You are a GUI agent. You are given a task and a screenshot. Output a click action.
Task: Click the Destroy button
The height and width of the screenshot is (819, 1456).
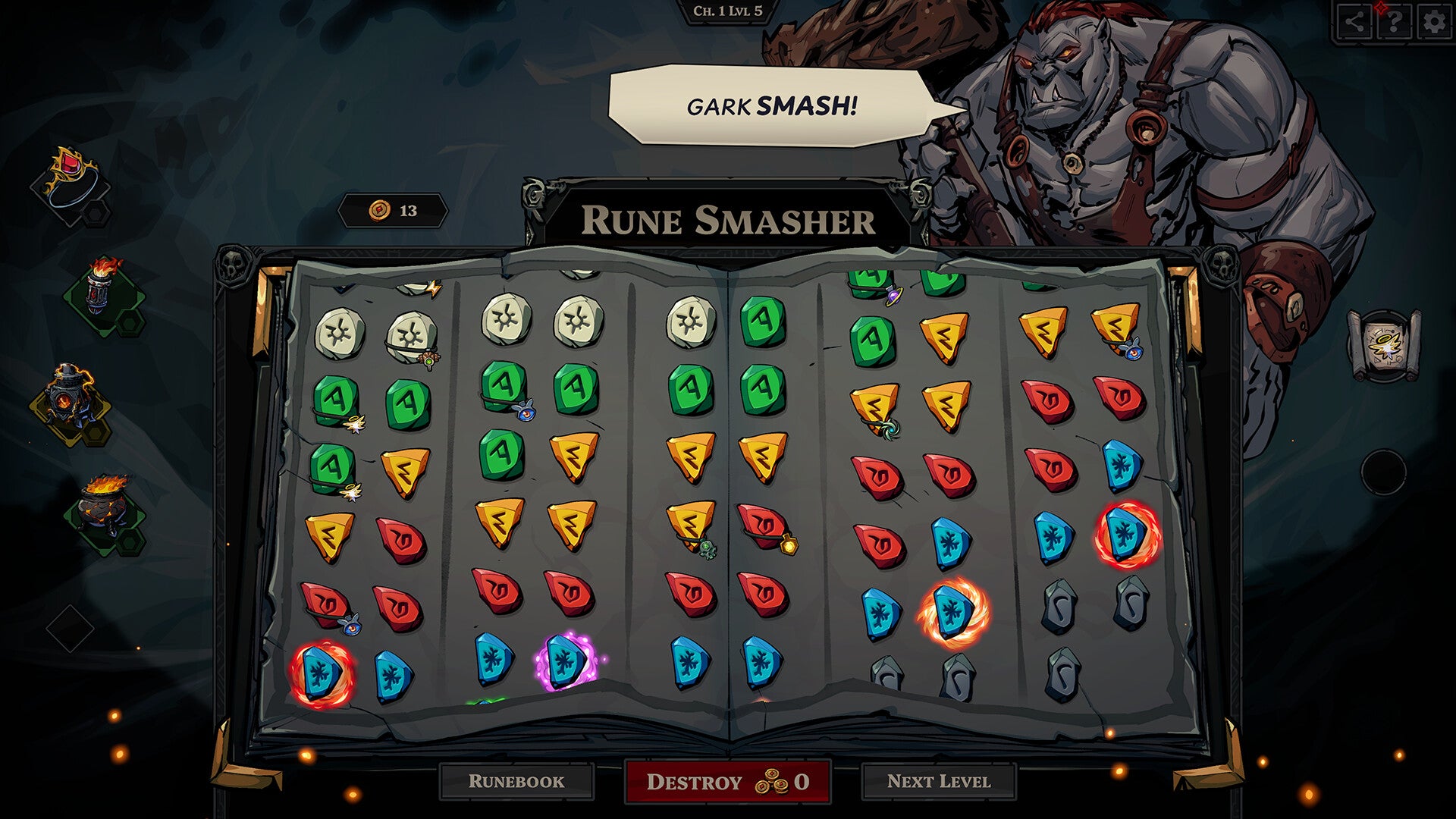point(727,782)
